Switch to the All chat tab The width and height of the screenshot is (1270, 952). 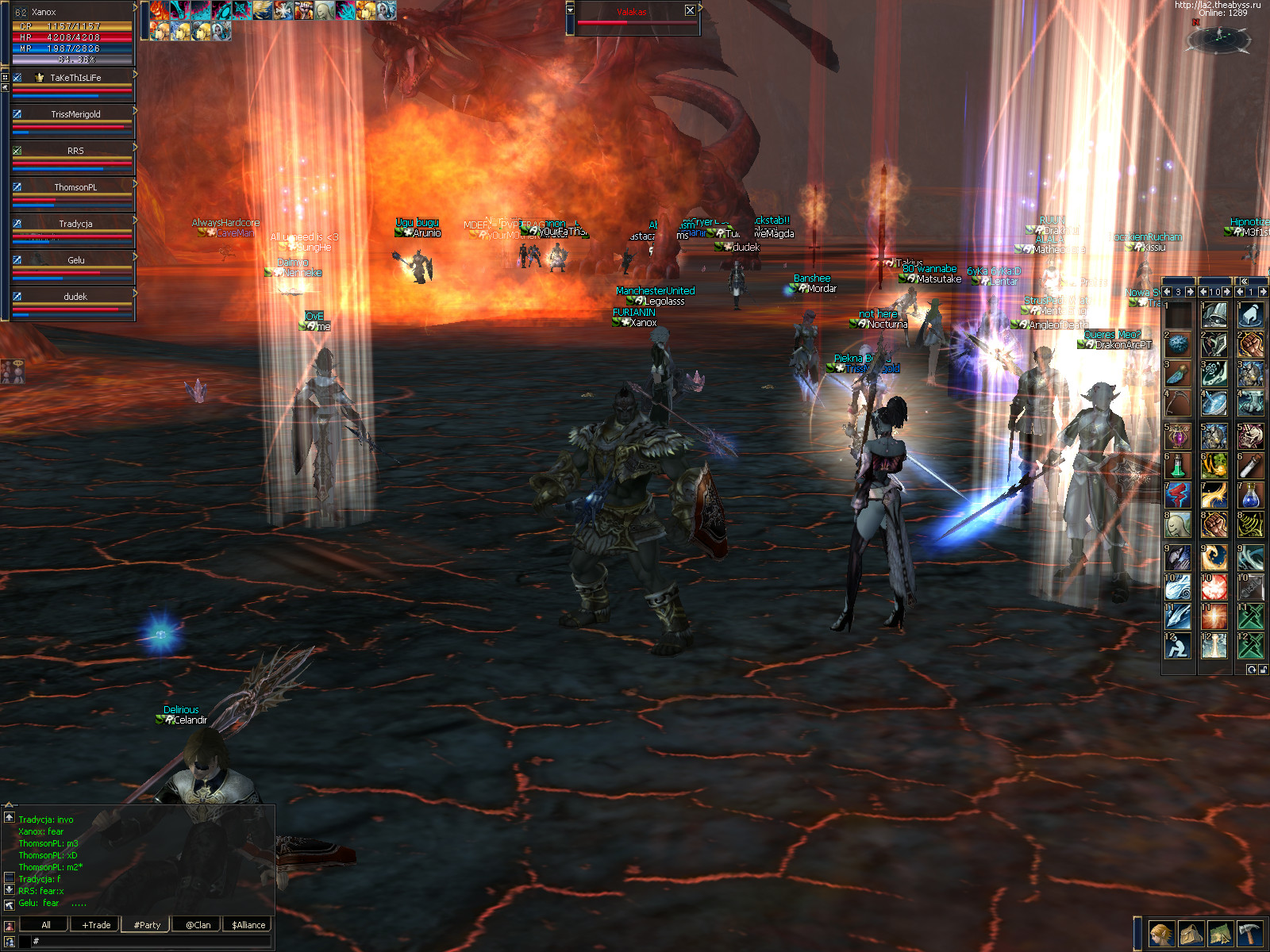45,925
